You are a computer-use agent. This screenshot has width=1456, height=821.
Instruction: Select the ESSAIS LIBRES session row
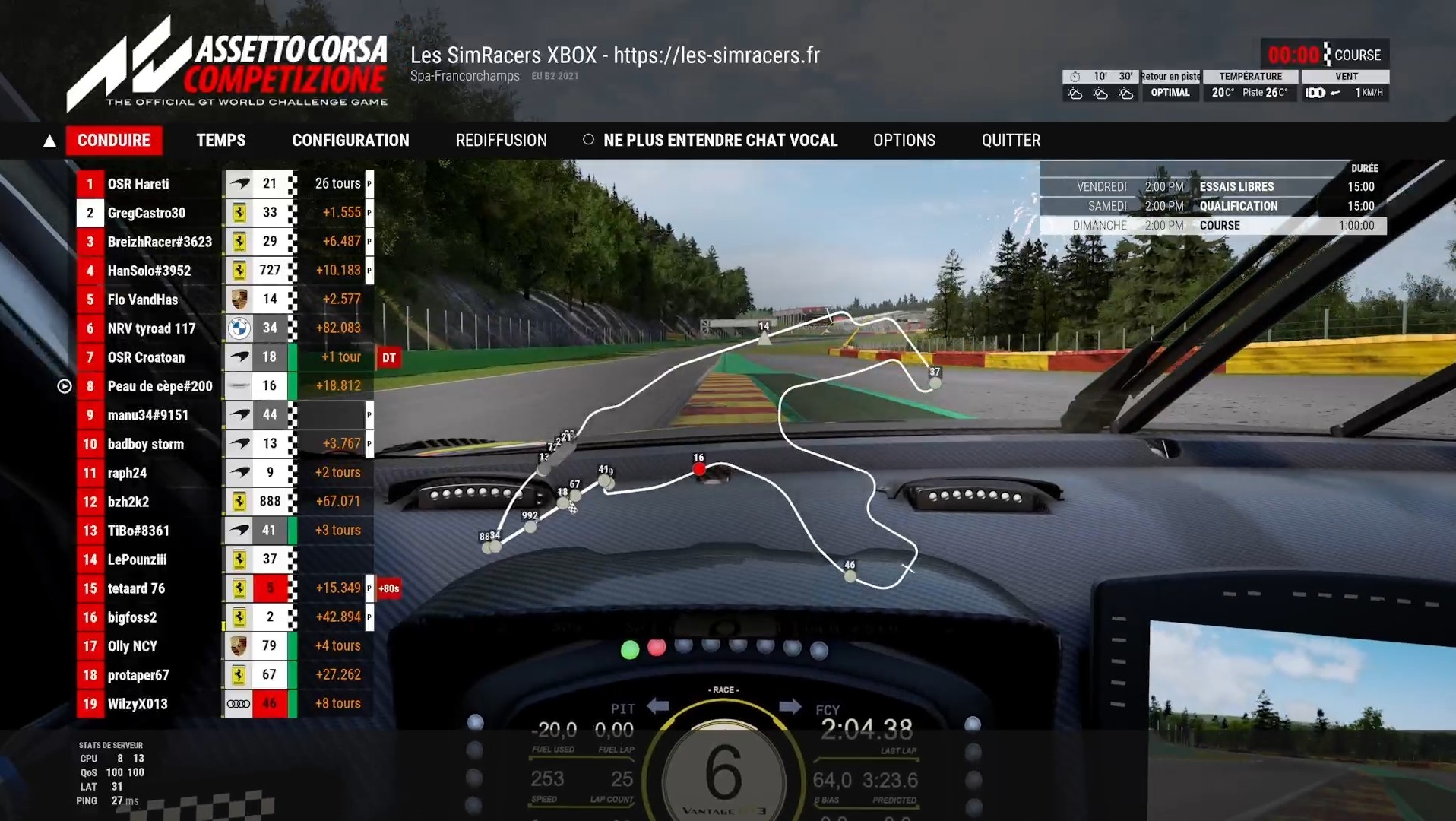(x=1213, y=187)
